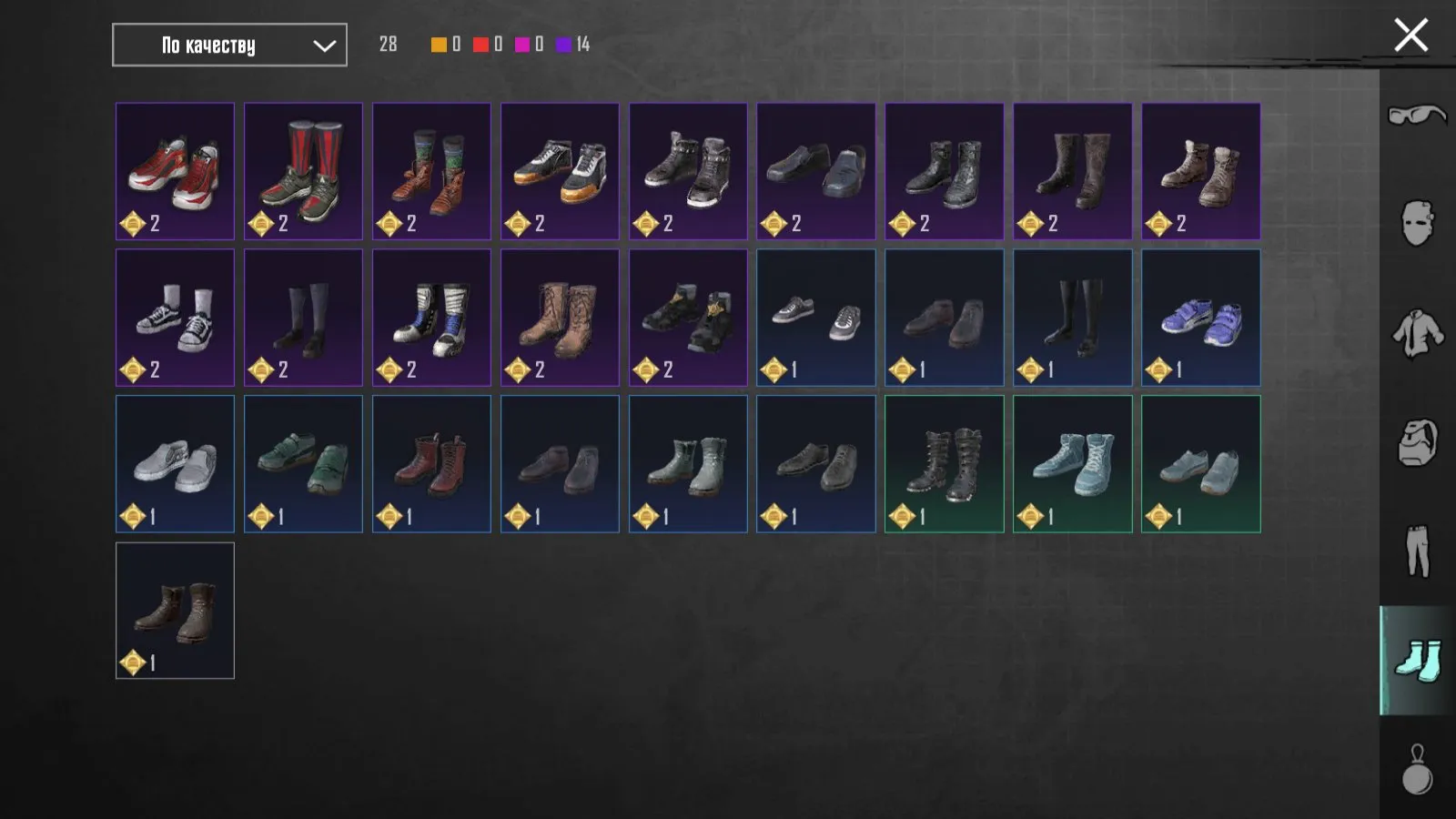The image size is (1456, 819).
Task: Select the brown boots in the last row
Action: point(175,610)
